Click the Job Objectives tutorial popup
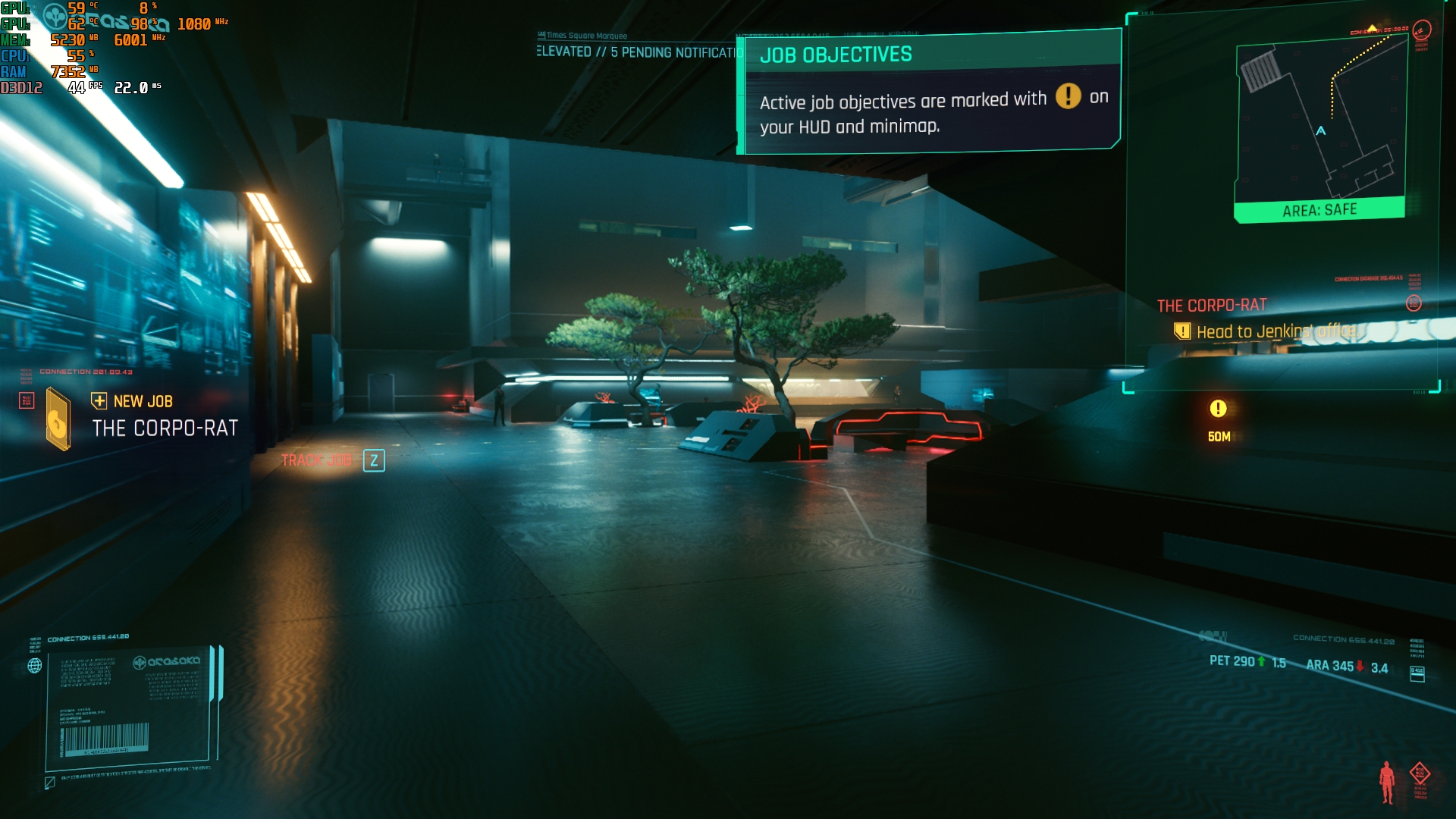 click(930, 93)
